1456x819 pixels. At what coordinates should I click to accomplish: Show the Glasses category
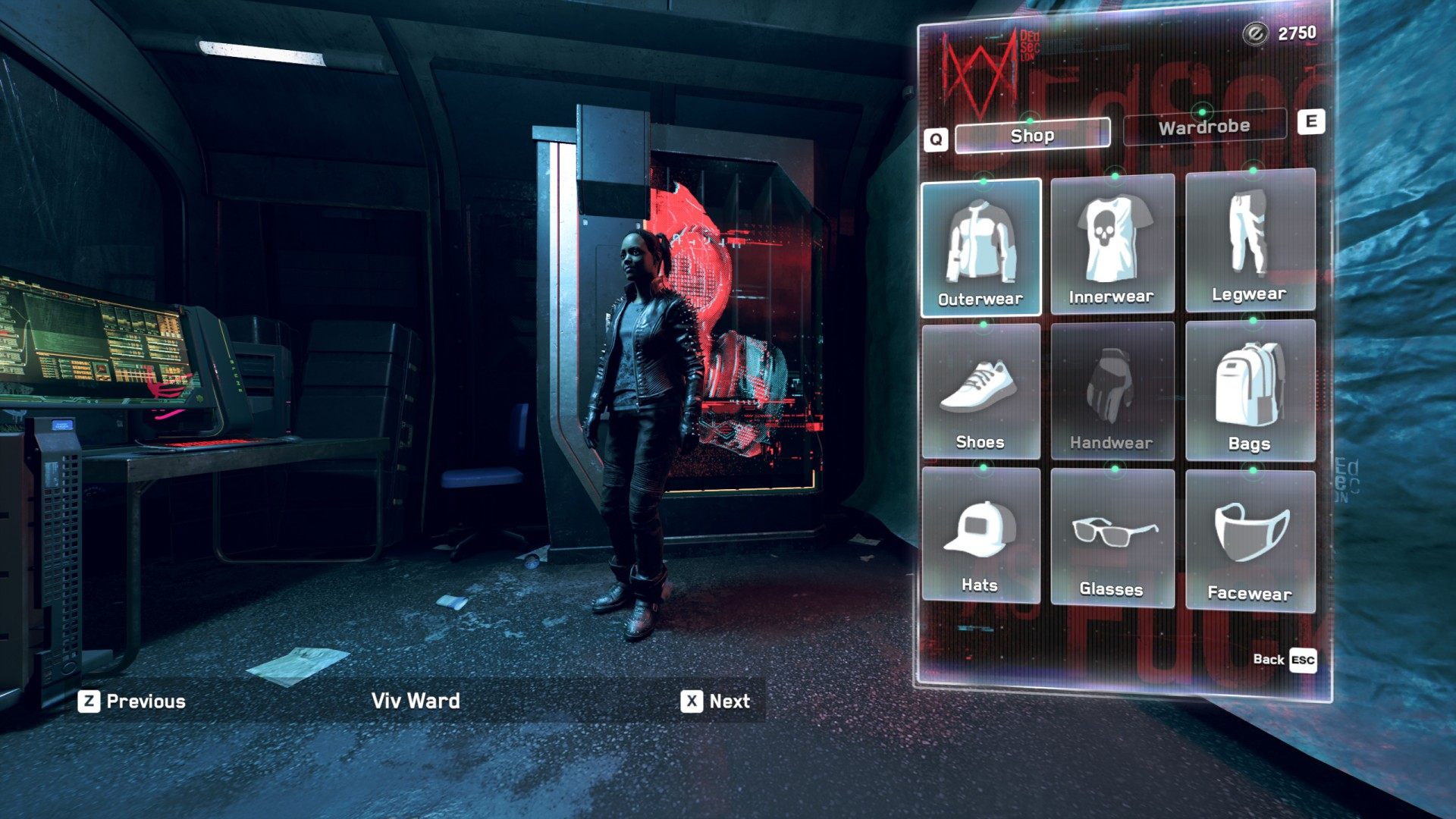coord(1112,538)
